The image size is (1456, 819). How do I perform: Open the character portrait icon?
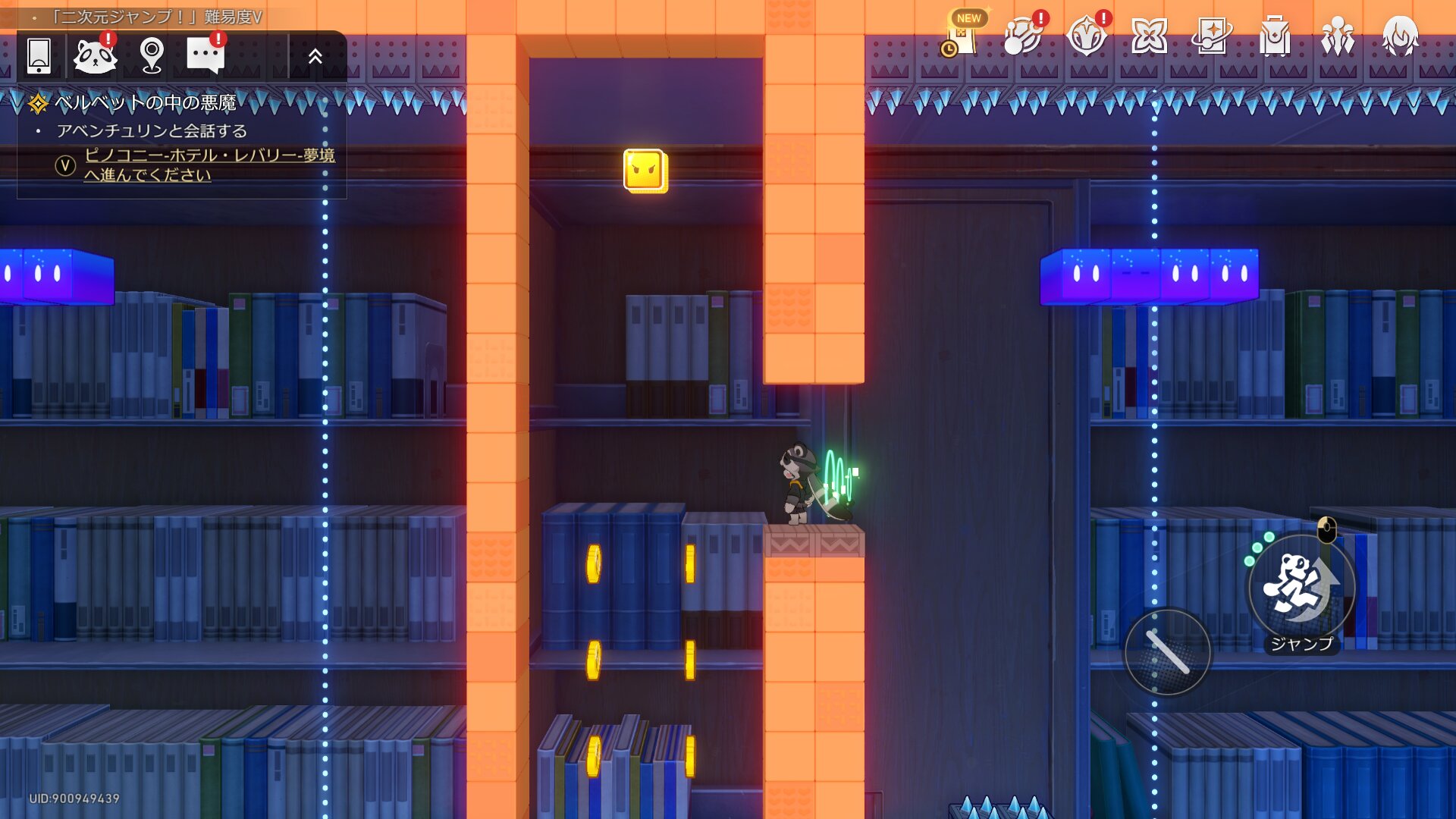click(x=1400, y=36)
